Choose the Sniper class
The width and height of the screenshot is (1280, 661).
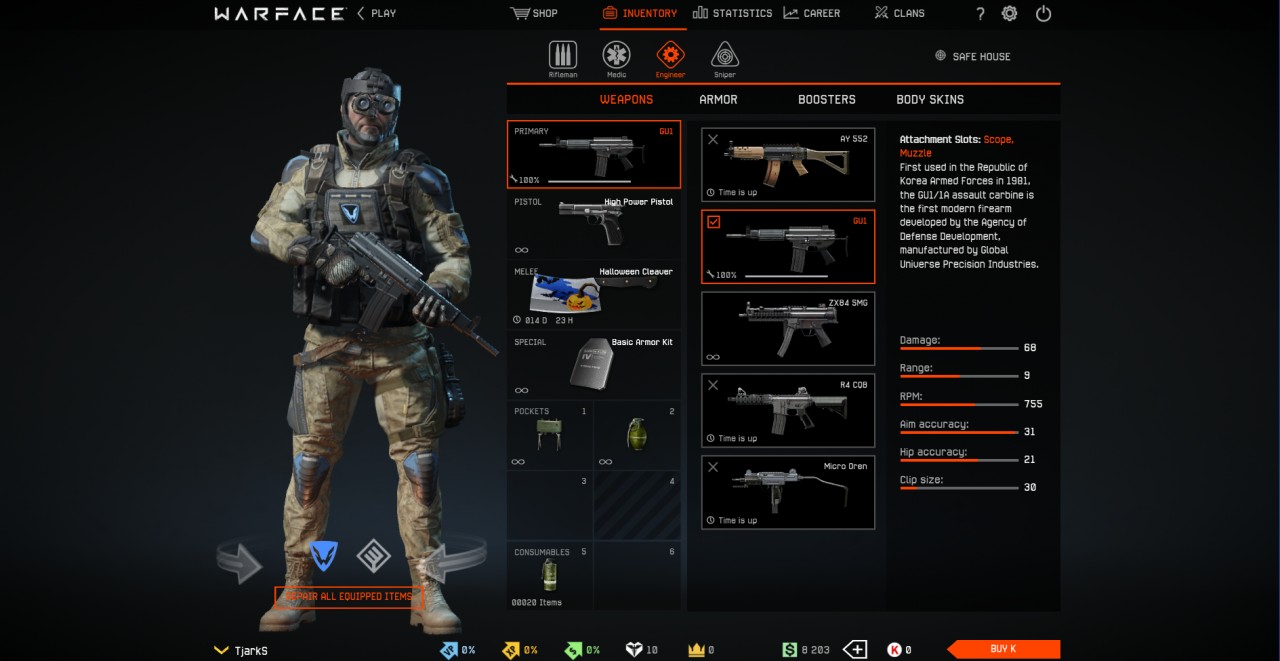pos(725,58)
